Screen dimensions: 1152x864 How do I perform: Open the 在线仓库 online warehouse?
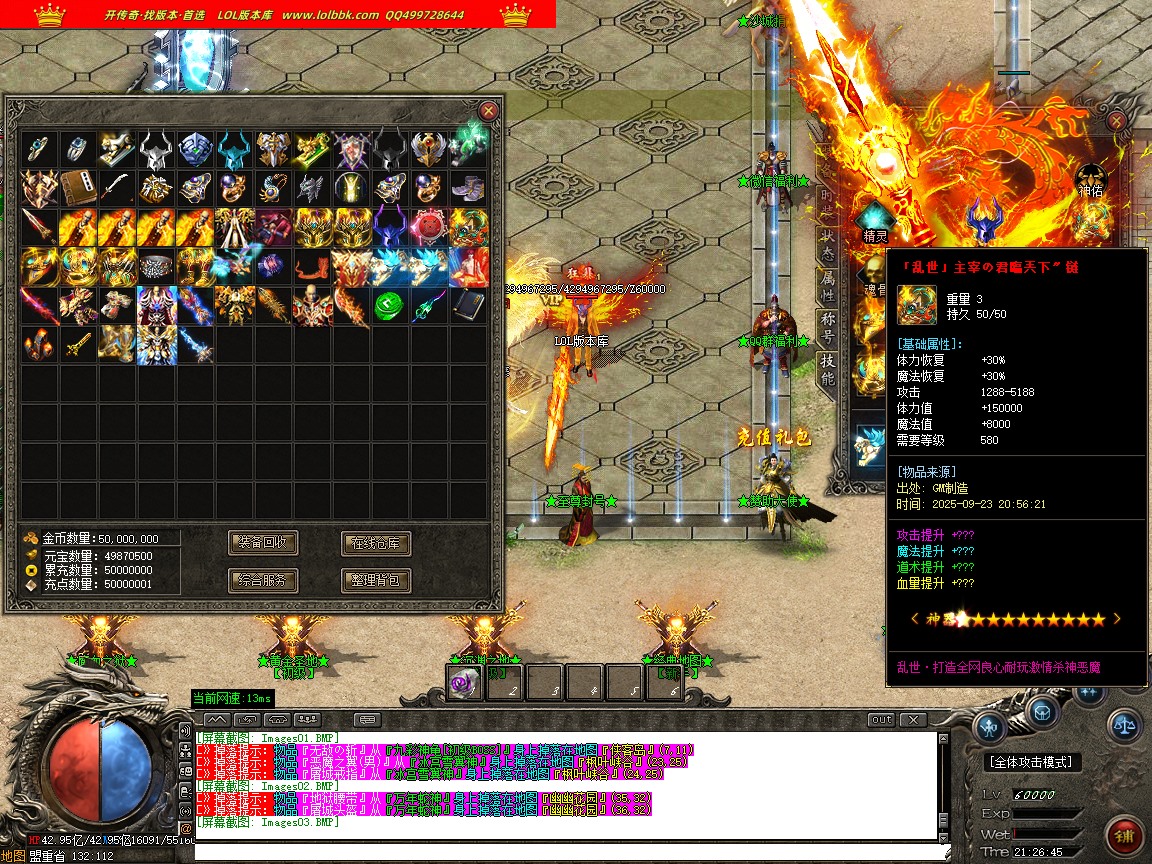pos(376,544)
